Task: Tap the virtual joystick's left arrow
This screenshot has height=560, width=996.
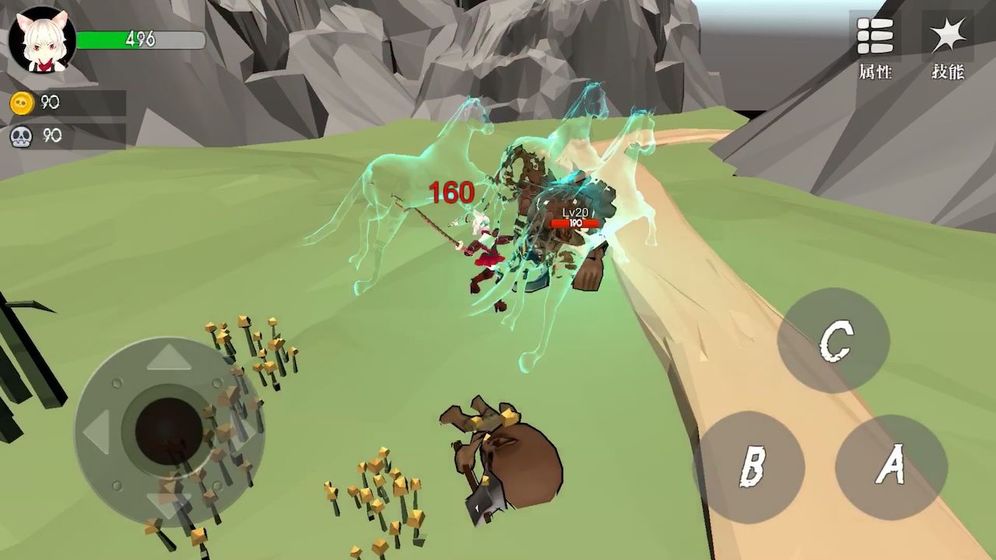Action: click(x=96, y=433)
